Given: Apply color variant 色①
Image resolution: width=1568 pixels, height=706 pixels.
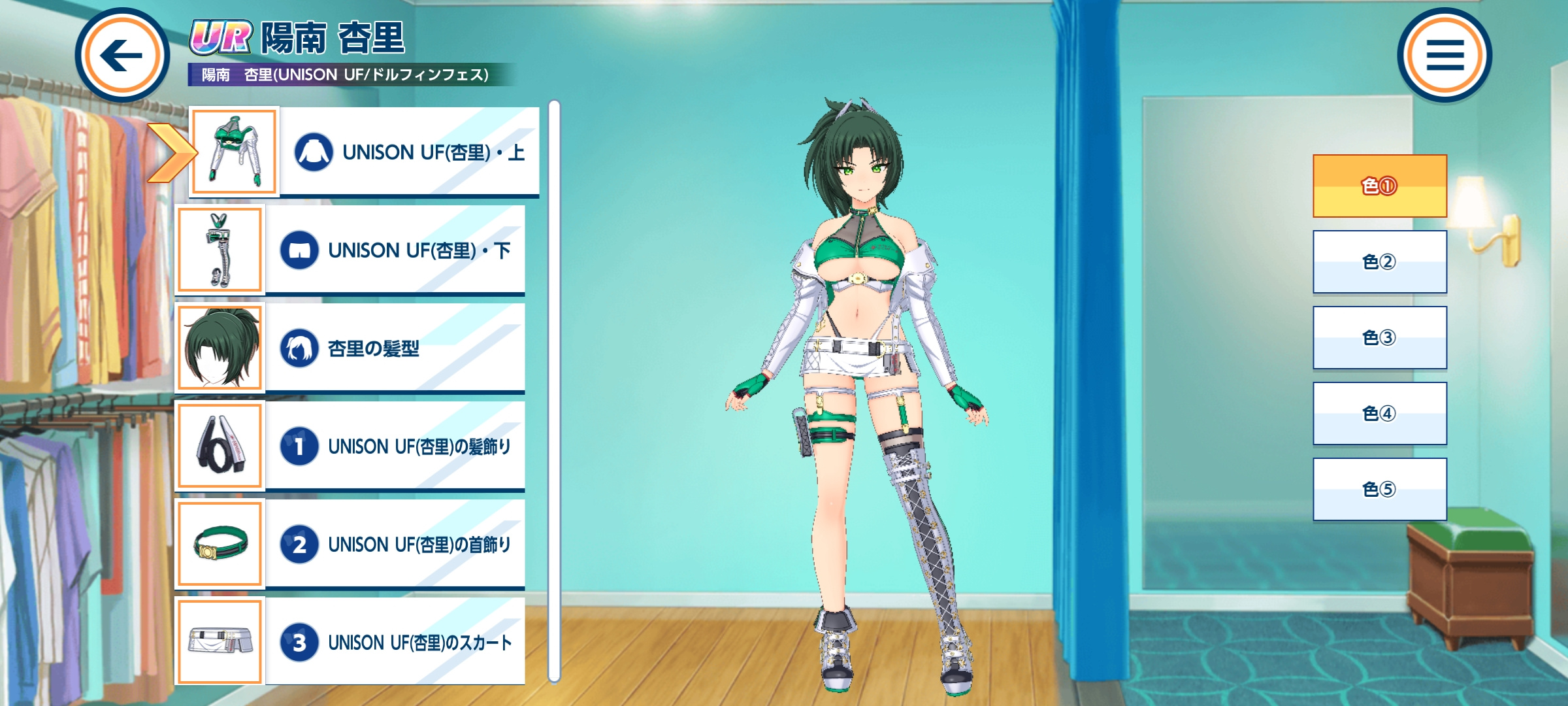Looking at the screenshot, I should [x=1380, y=186].
